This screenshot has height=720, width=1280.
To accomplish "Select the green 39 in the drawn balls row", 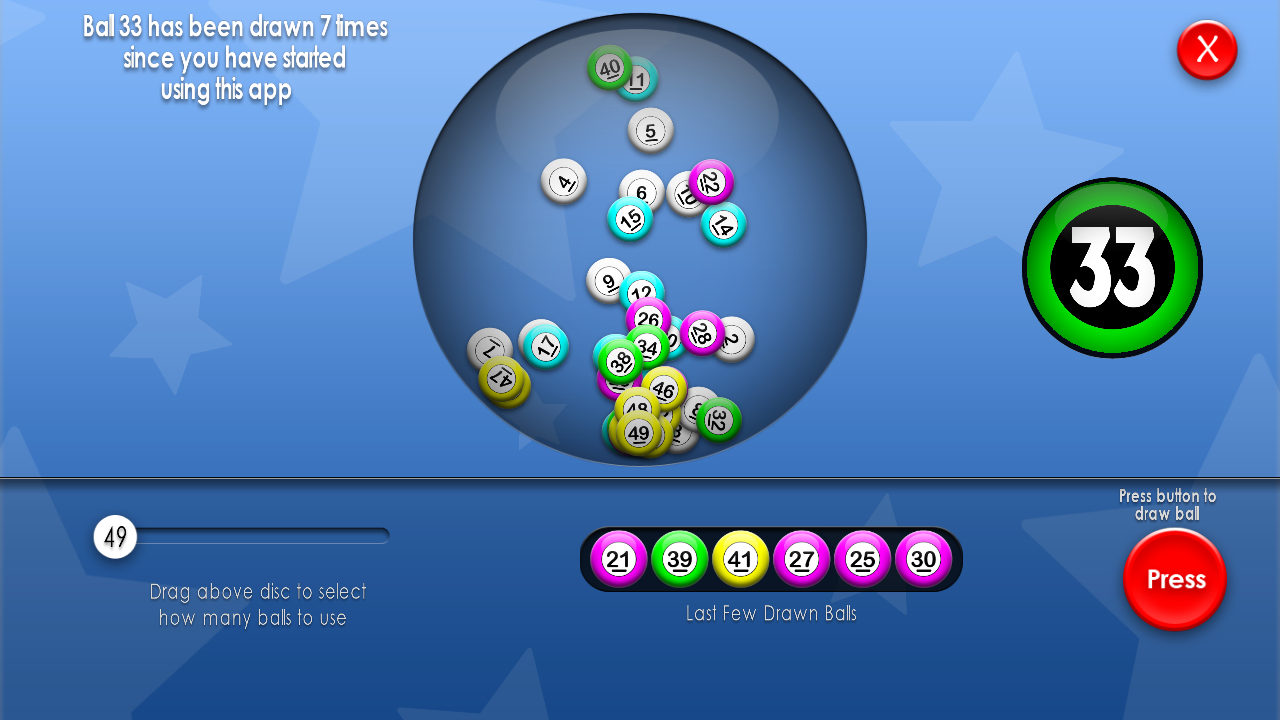I will (x=680, y=560).
